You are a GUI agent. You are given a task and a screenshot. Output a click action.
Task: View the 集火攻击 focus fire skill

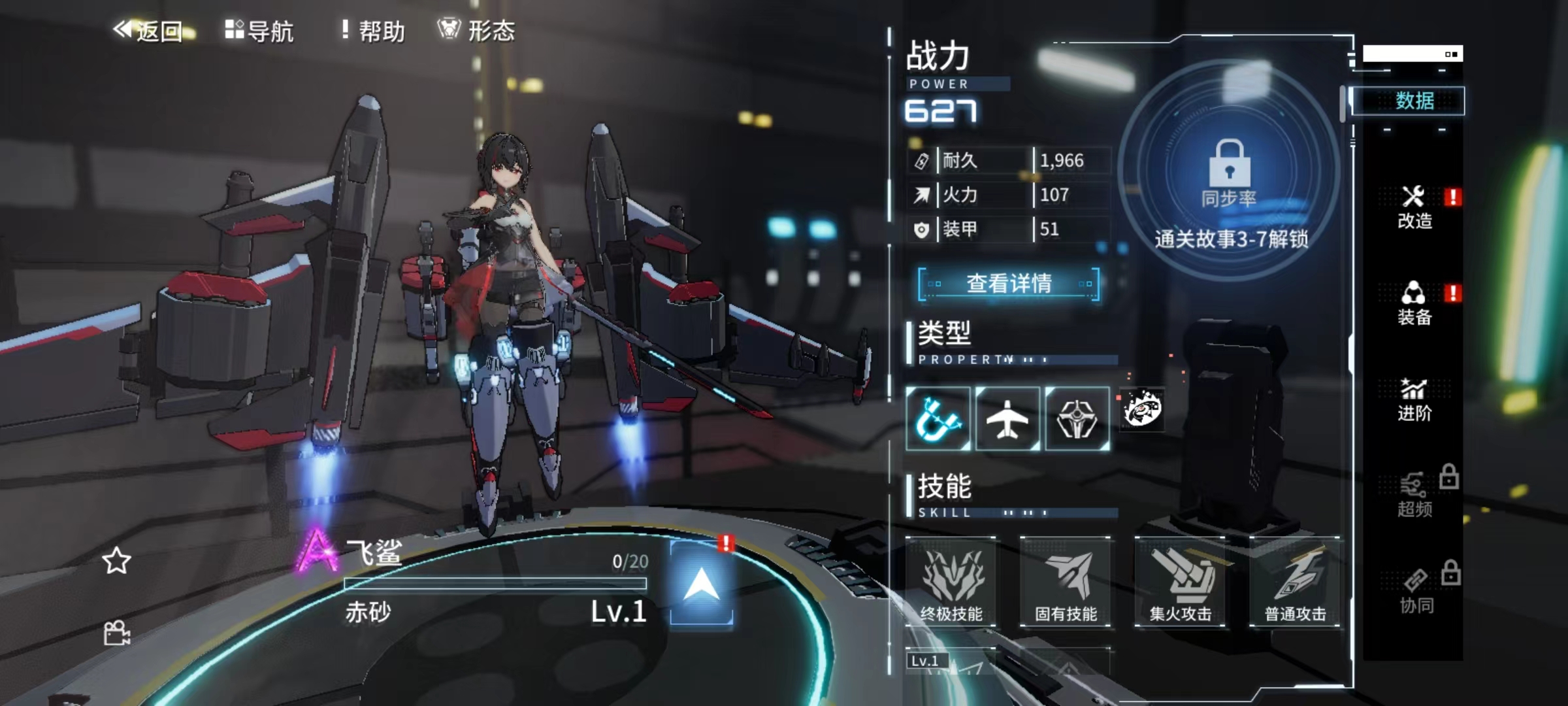tap(1181, 582)
